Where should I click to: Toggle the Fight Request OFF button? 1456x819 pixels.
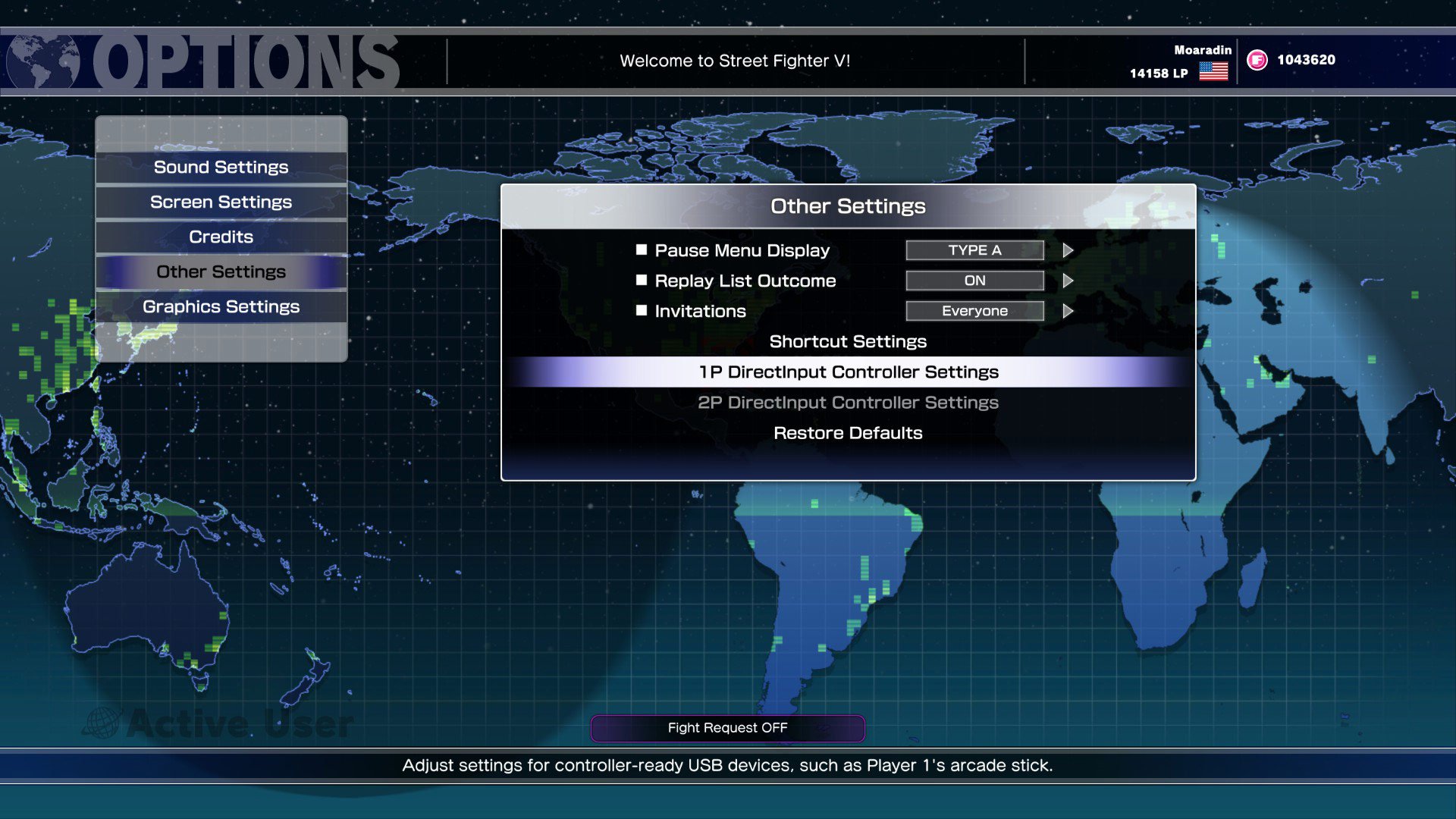pyautogui.click(x=727, y=728)
